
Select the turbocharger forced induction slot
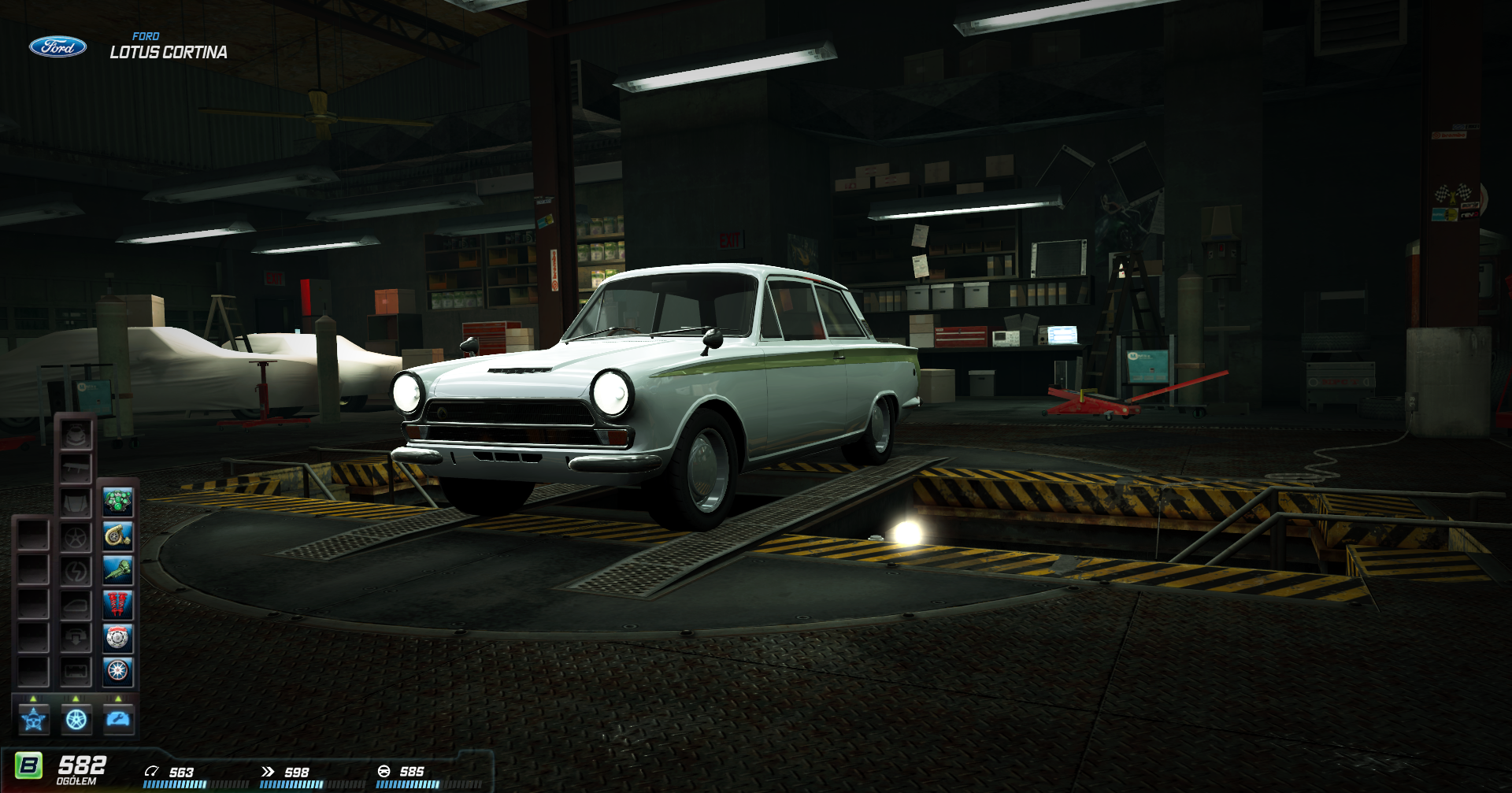[118, 536]
